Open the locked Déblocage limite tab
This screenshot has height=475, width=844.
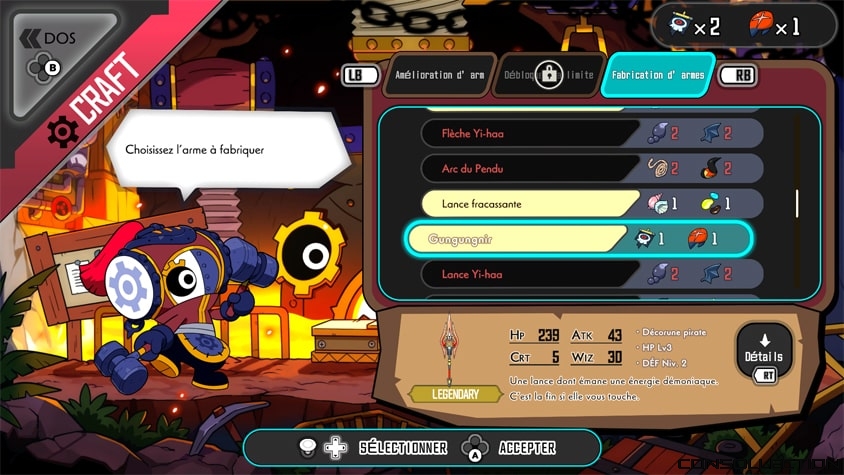tap(547, 75)
